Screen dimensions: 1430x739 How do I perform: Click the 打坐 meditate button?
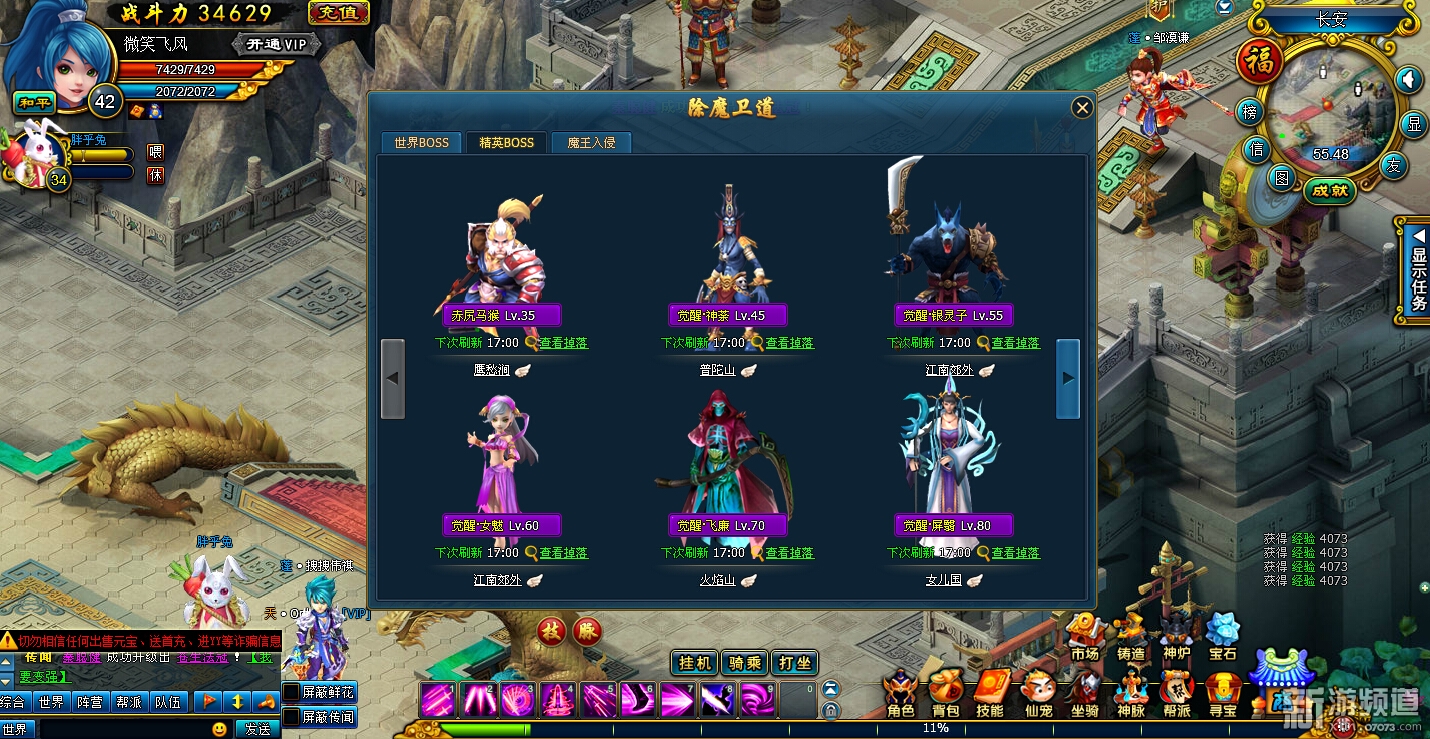[795, 663]
